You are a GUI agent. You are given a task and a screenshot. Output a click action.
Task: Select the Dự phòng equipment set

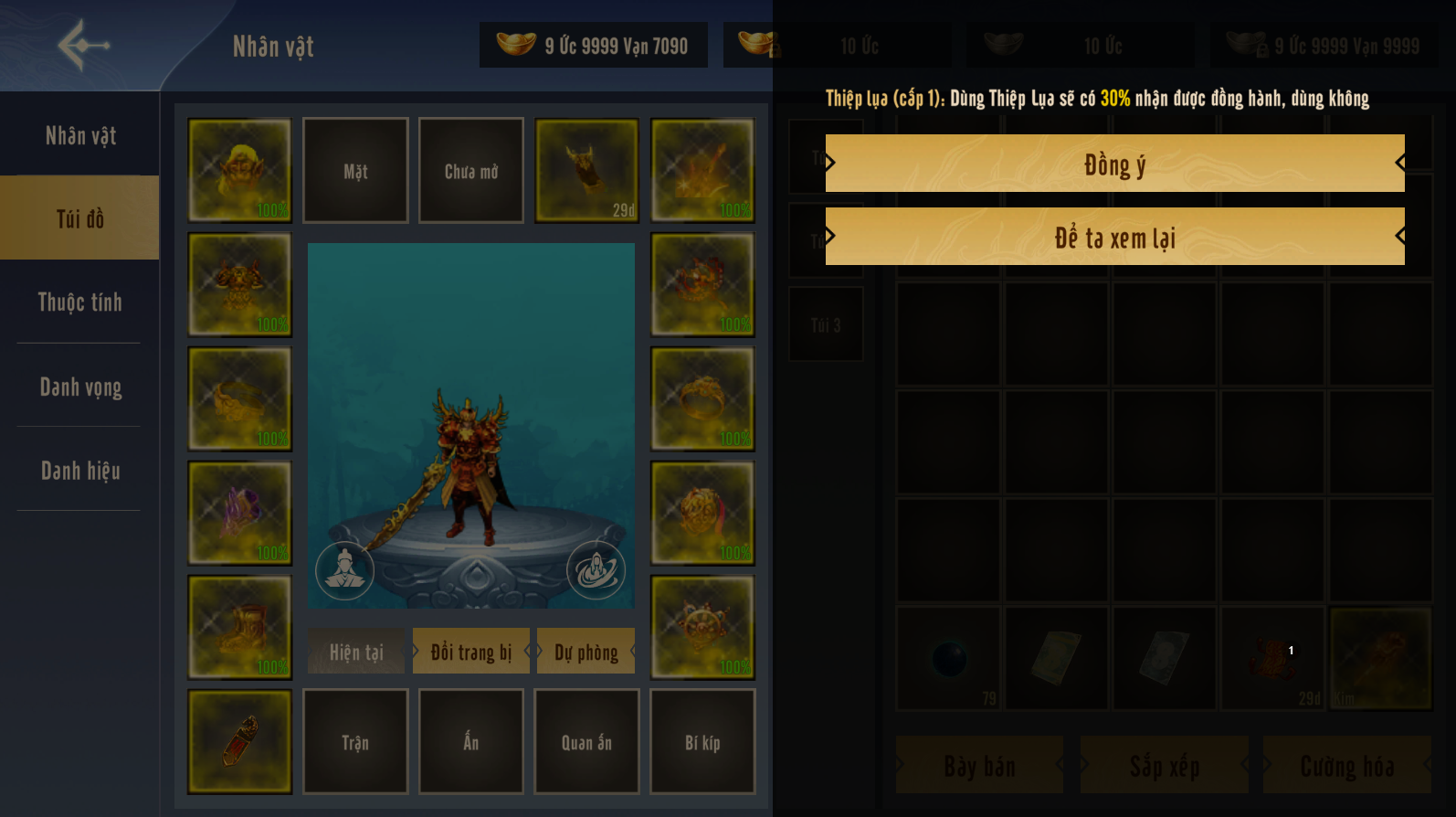coord(586,652)
